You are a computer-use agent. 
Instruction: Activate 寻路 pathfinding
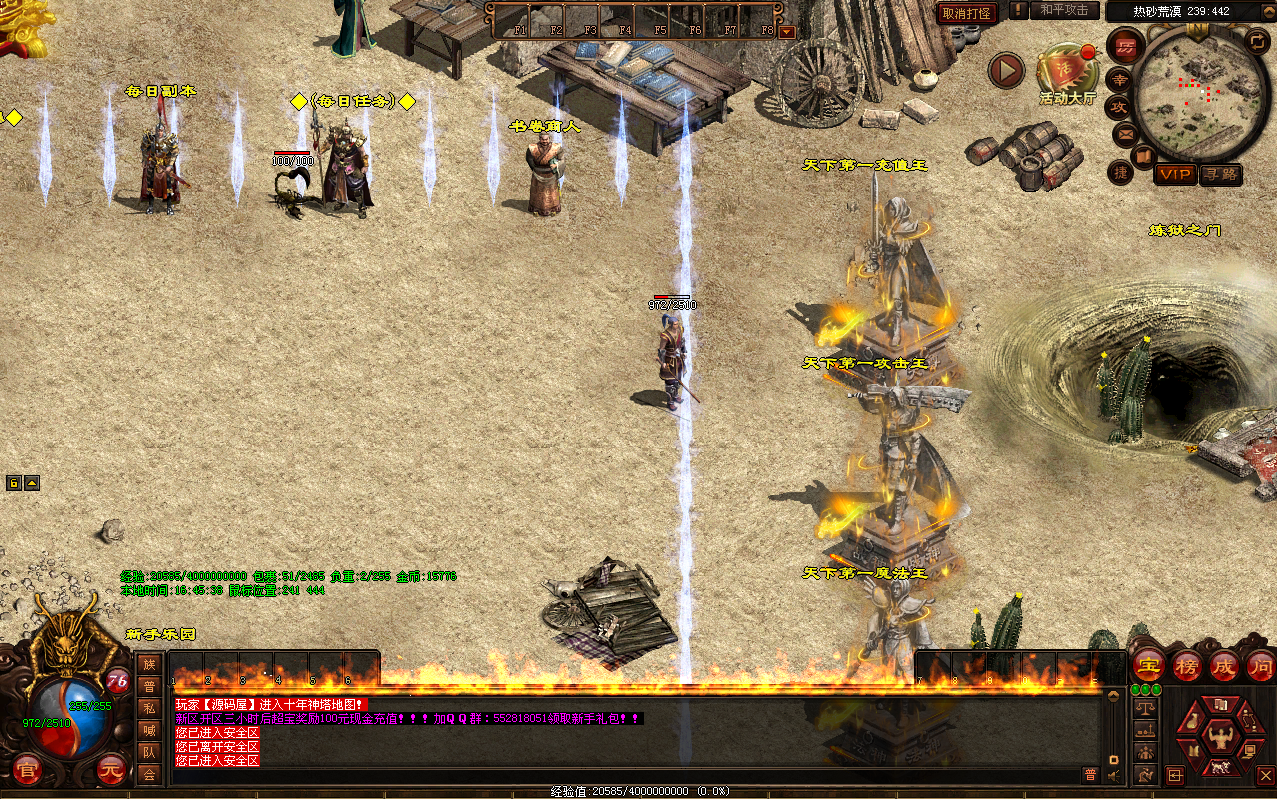tap(1220, 174)
